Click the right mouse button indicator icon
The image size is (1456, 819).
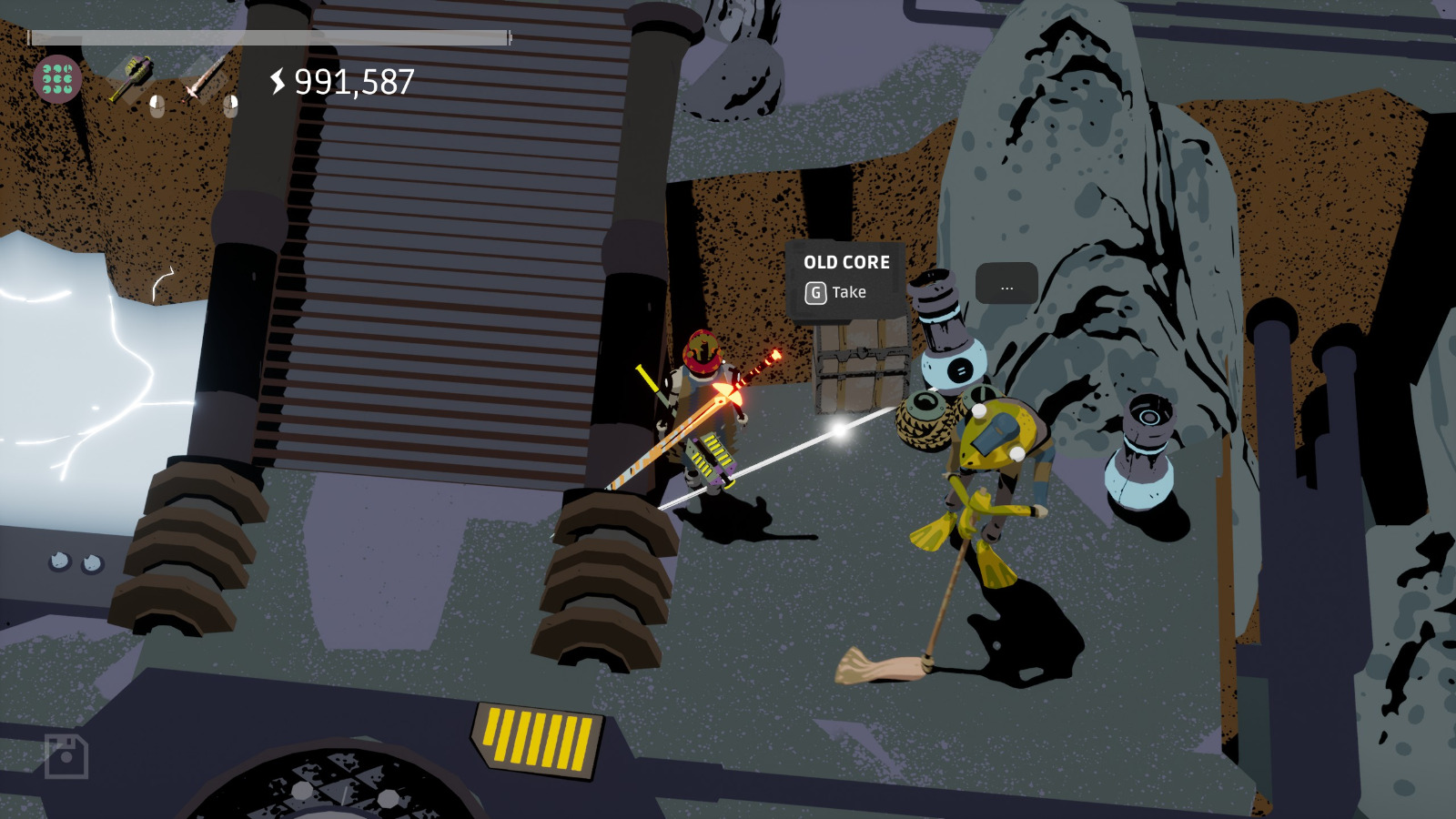click(x=231, y=106)
